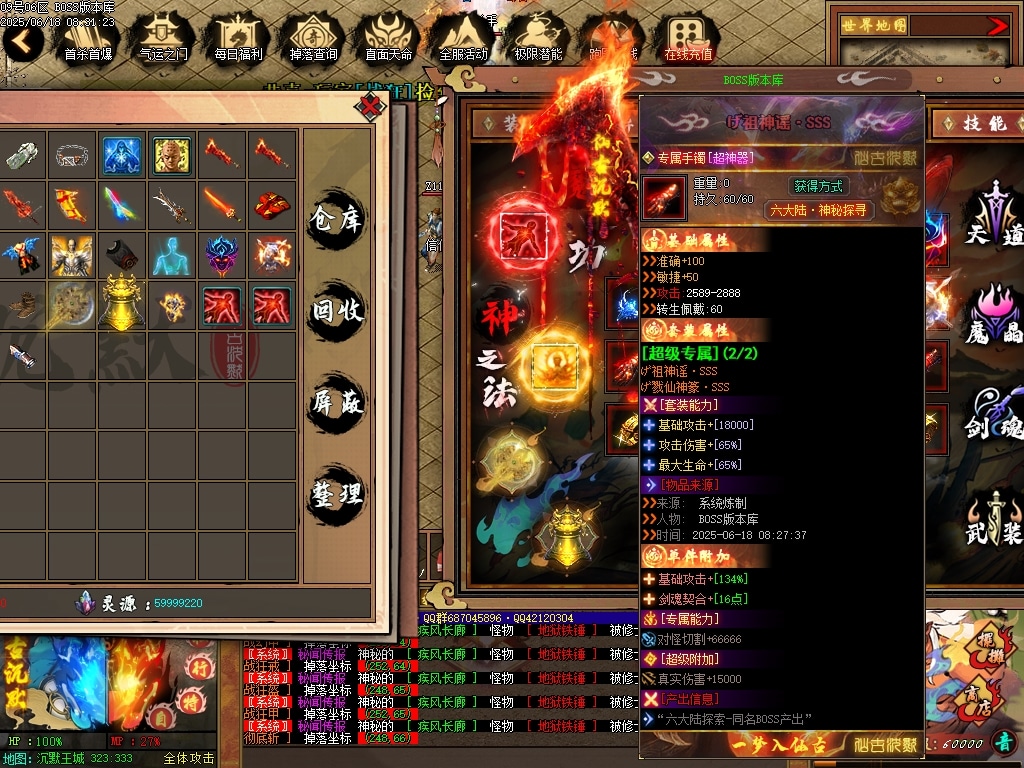
Task: Collapse the top menu with the back arrow
Action: point(22,41)
